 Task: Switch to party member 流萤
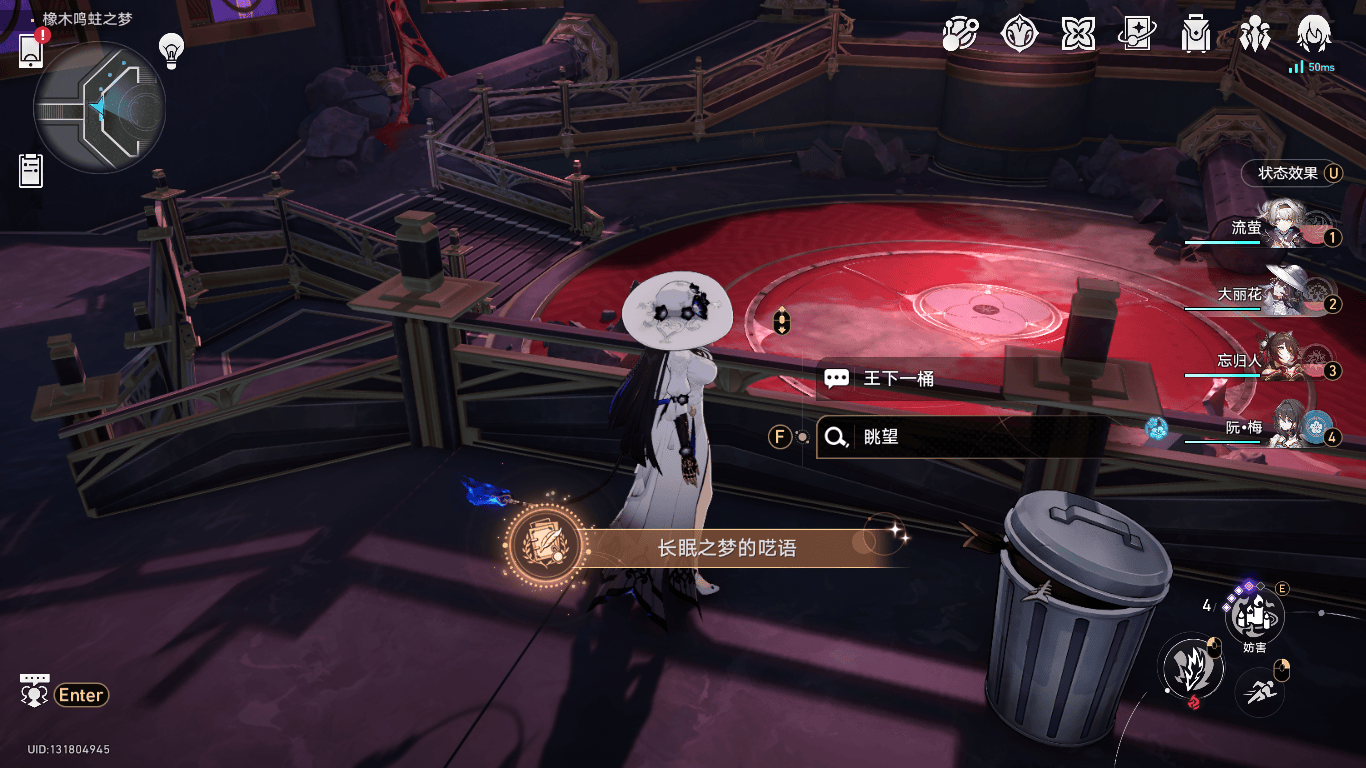pyautogui.click(x=1270, y=229)
